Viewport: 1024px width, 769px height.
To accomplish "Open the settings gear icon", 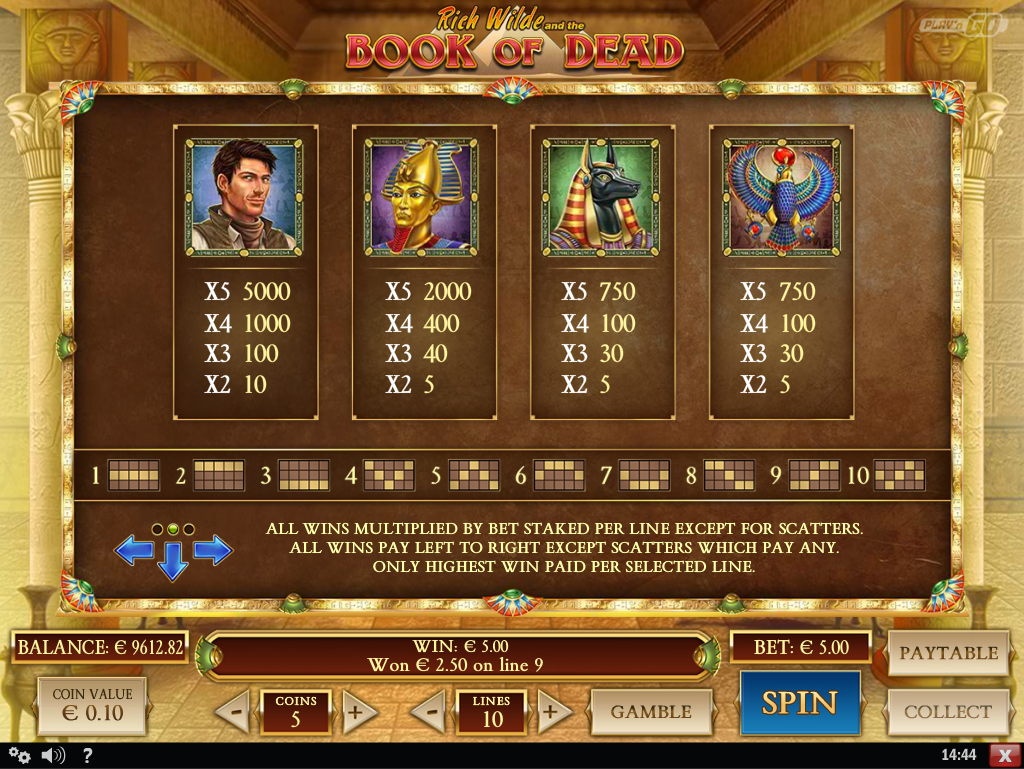I will coord(19,755).
